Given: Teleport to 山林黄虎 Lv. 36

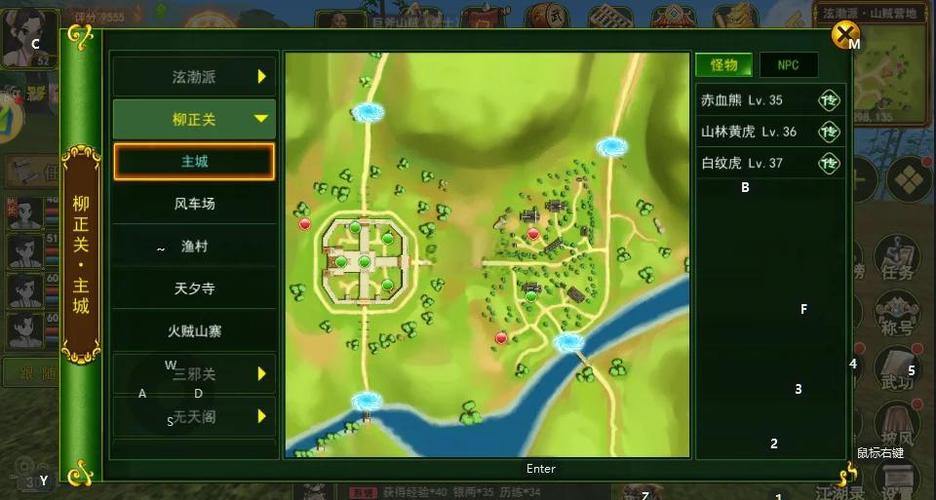Looking at the screenshot, I should point(829,131).
